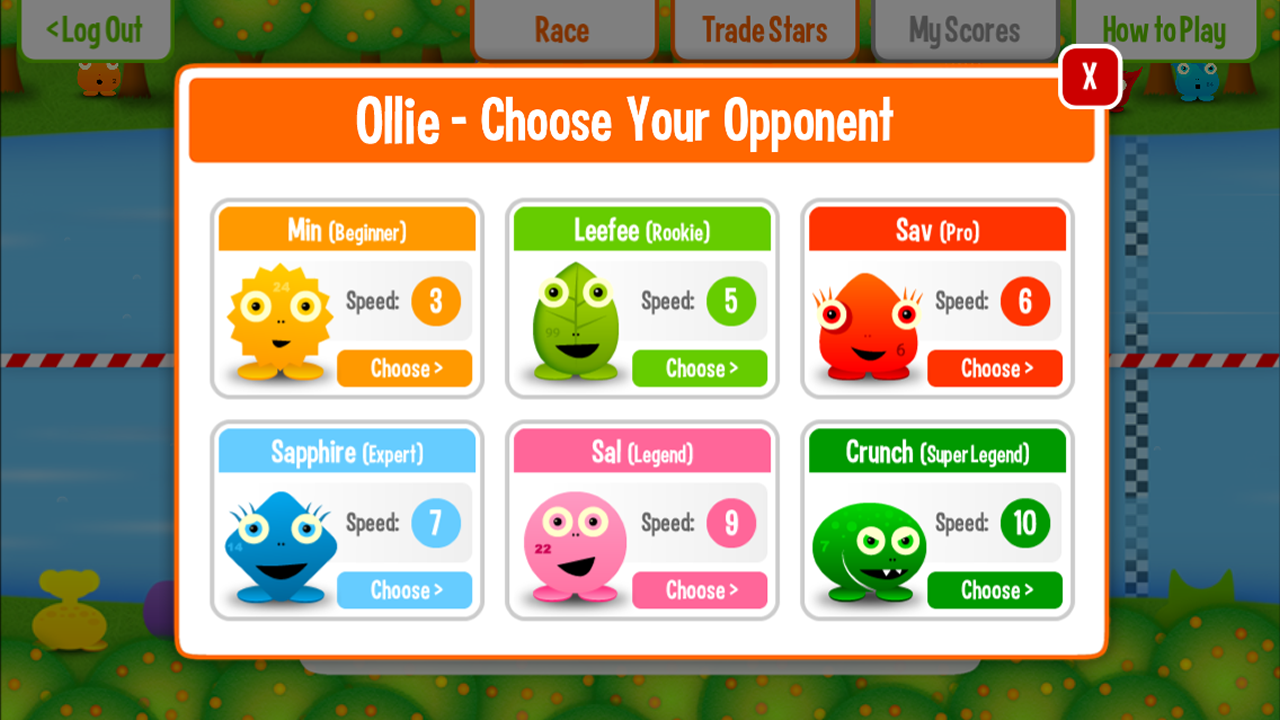Click the Log Out button
Screen dimensions: 1280x720
(x=95, y=30)
